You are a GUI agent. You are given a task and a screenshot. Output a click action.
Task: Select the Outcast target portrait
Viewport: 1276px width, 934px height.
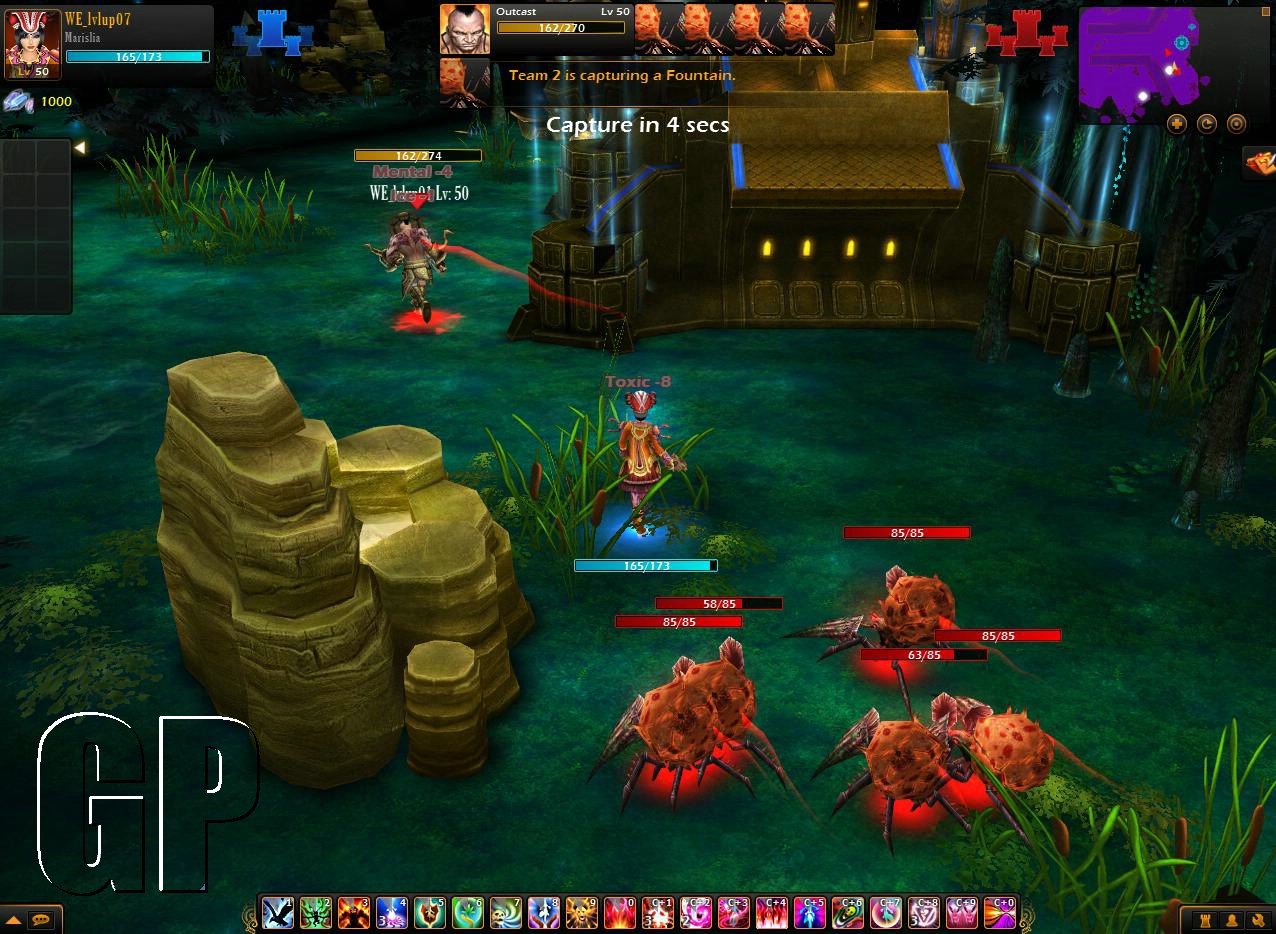pos(465,30)
